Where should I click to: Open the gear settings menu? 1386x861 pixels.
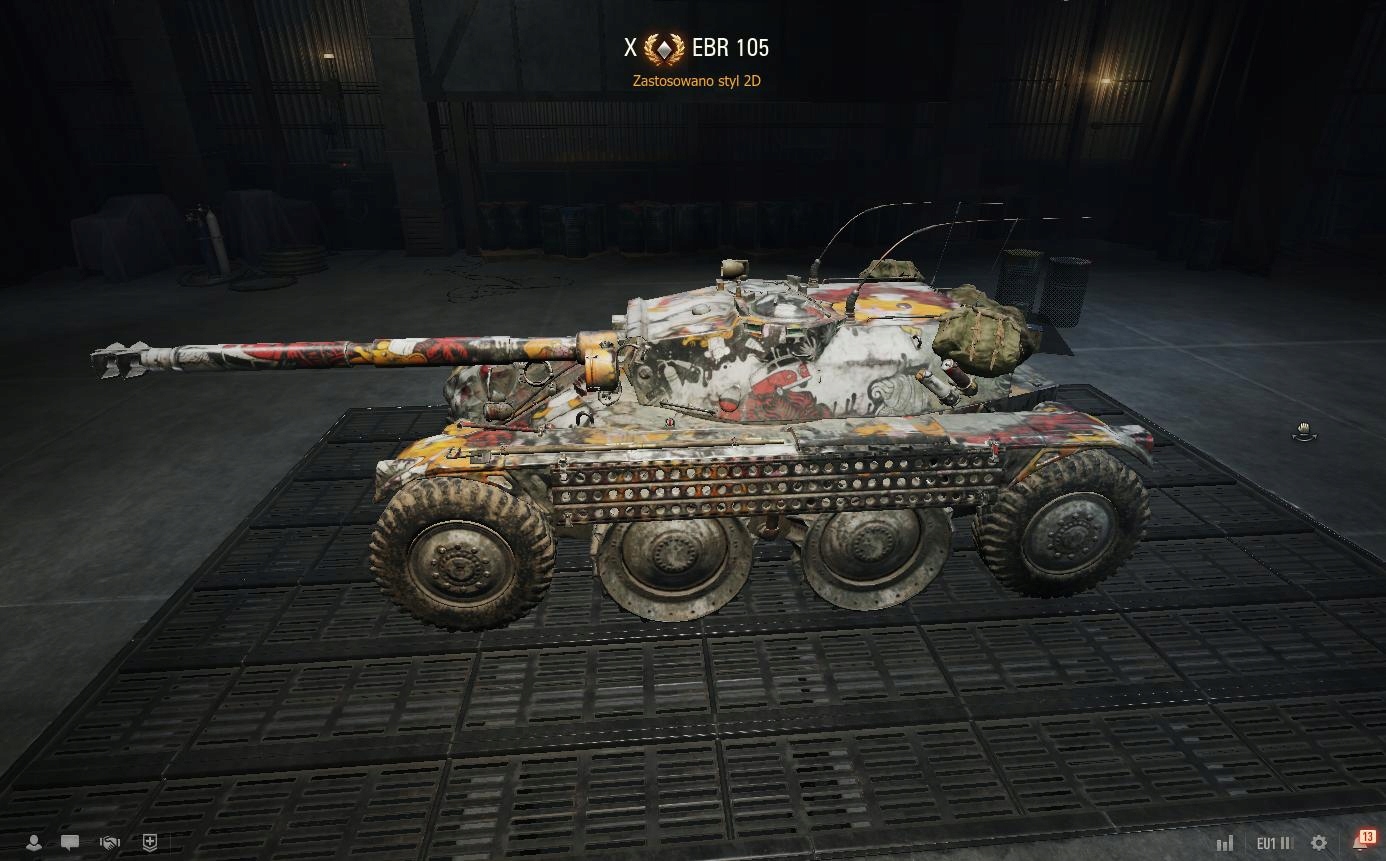point(1319,843)
